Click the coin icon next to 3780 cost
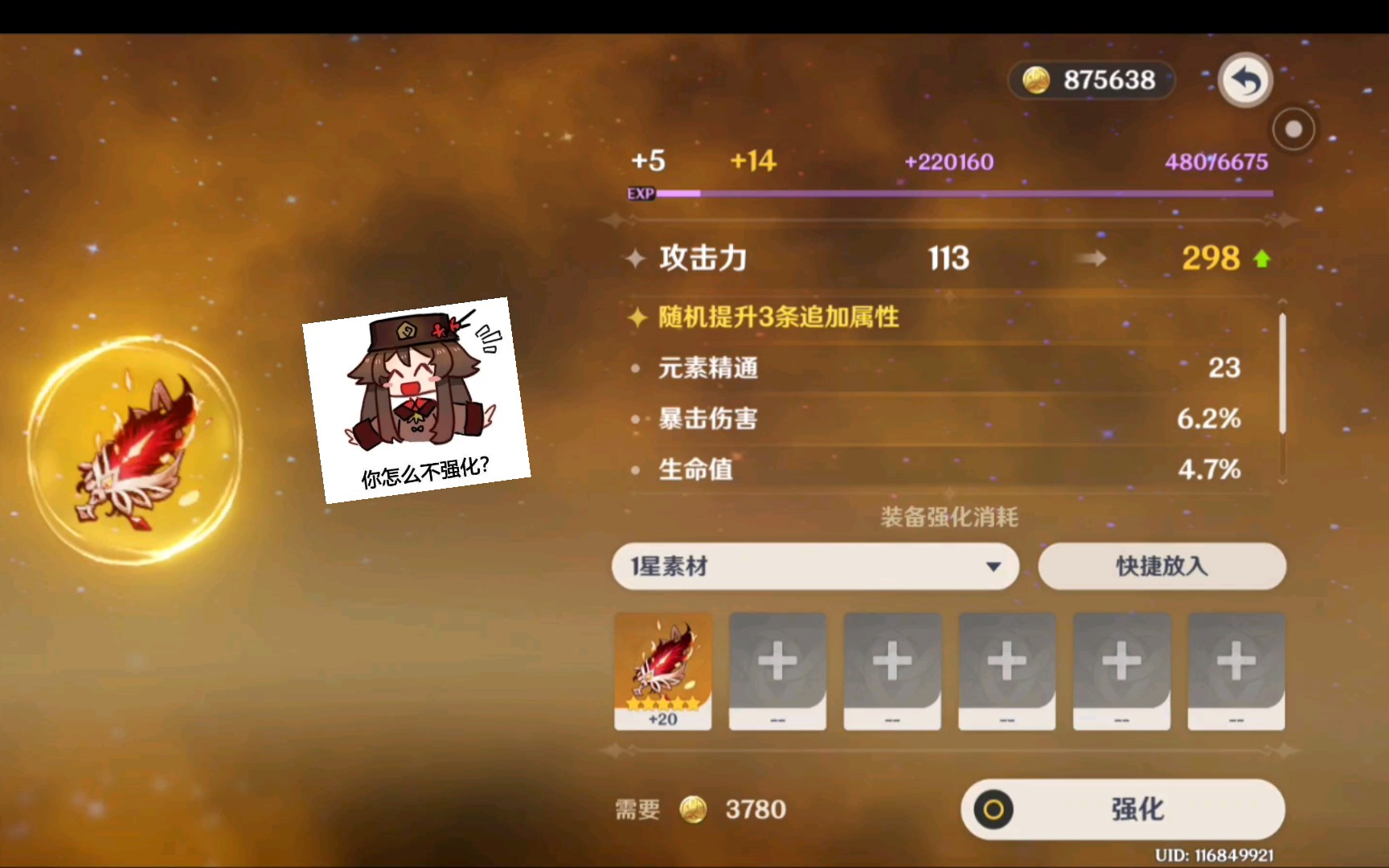Screen dimensions: 1389x868 click(694, 809)
